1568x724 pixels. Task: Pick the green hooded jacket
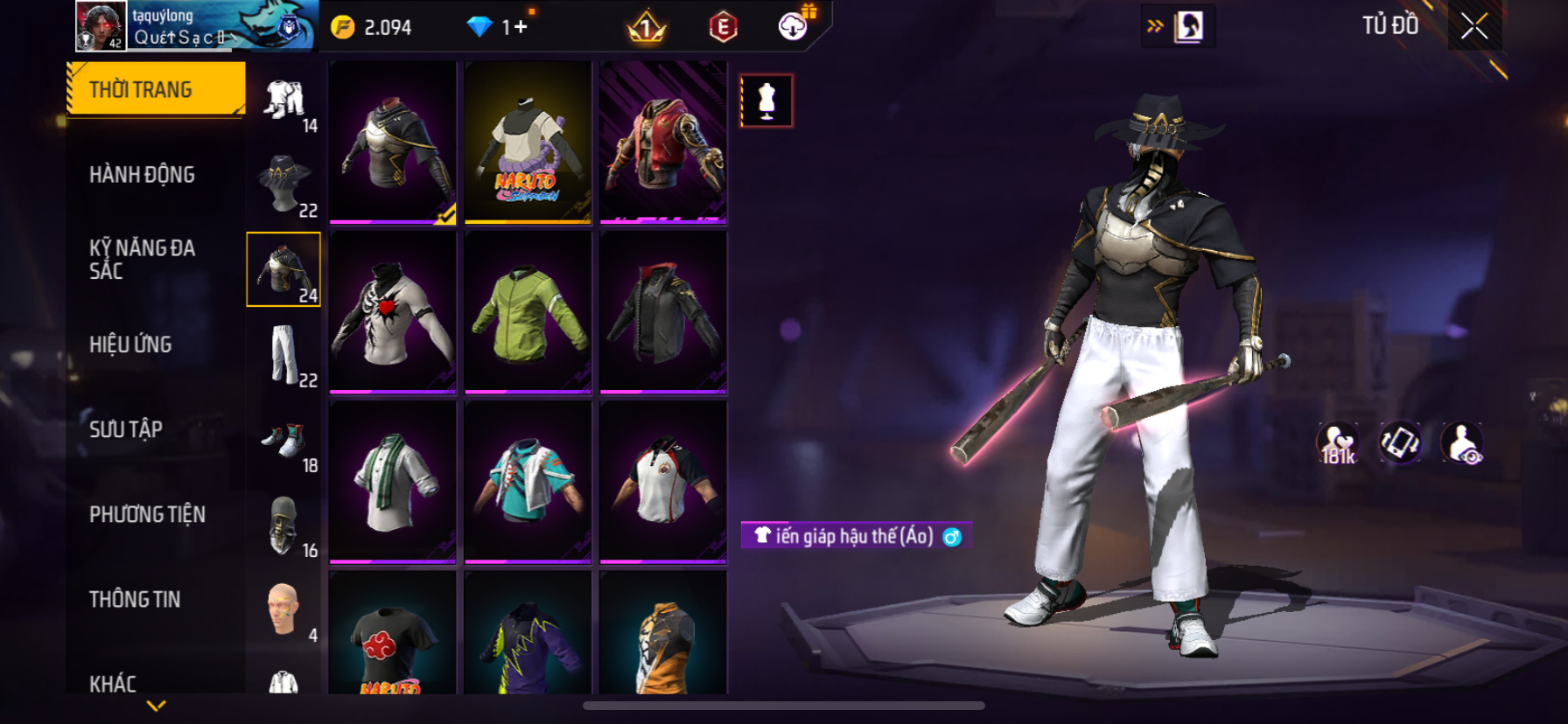tap(528, 312)
